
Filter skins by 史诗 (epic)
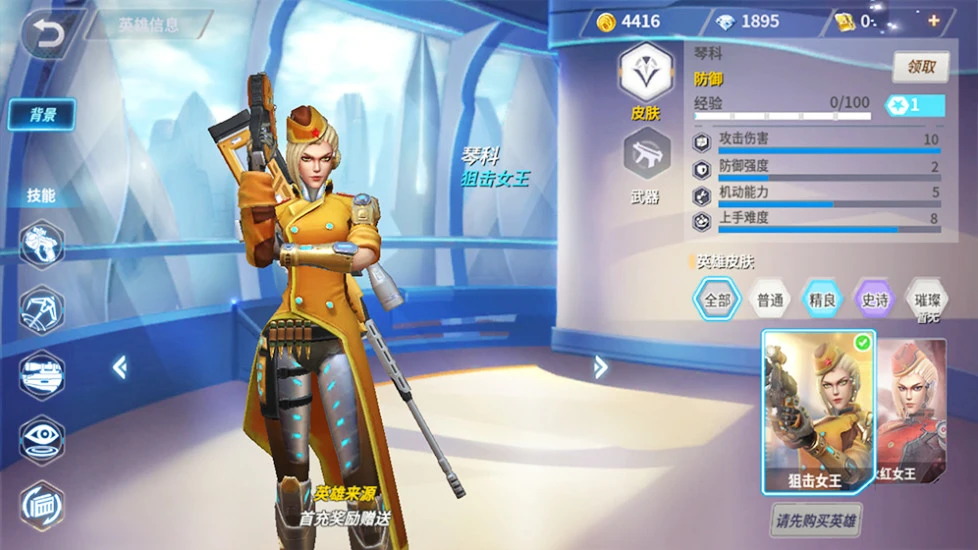click(x=874, y=298)
